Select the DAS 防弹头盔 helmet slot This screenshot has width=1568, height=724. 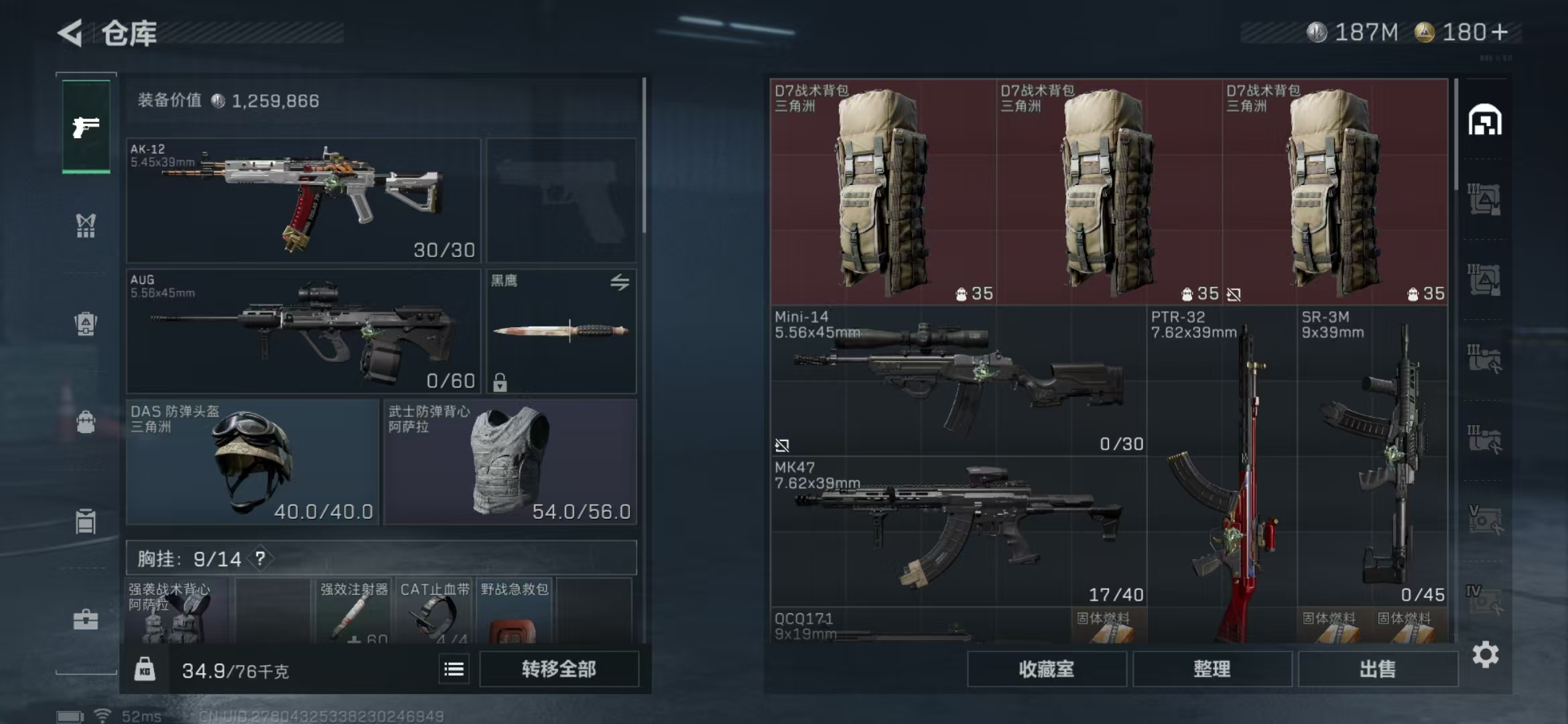(x=253, y=462)
